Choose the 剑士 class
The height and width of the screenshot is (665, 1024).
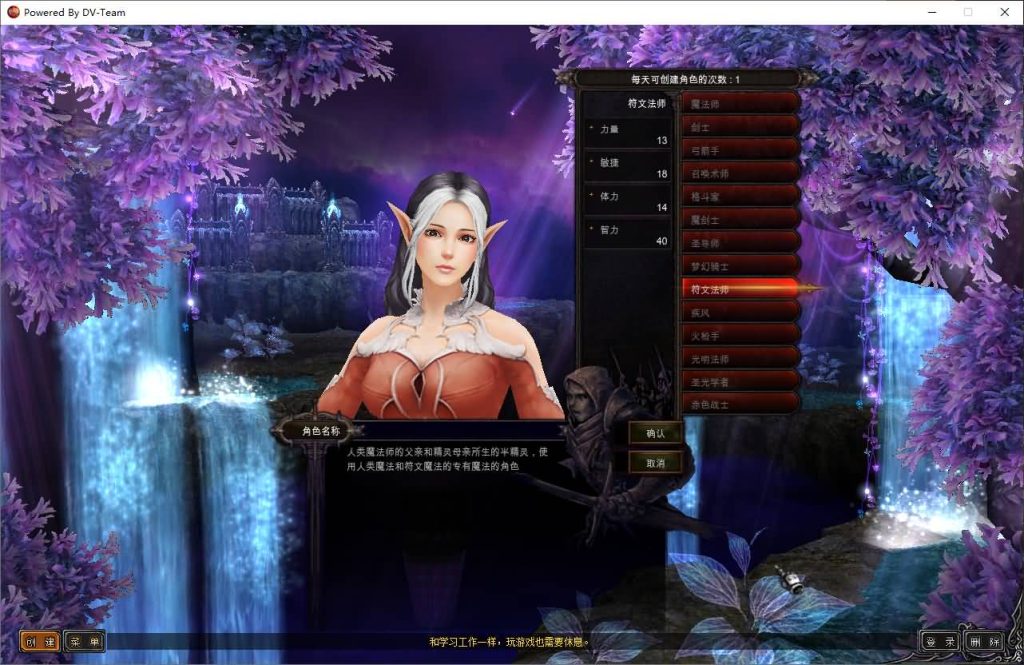pos(740,126)
